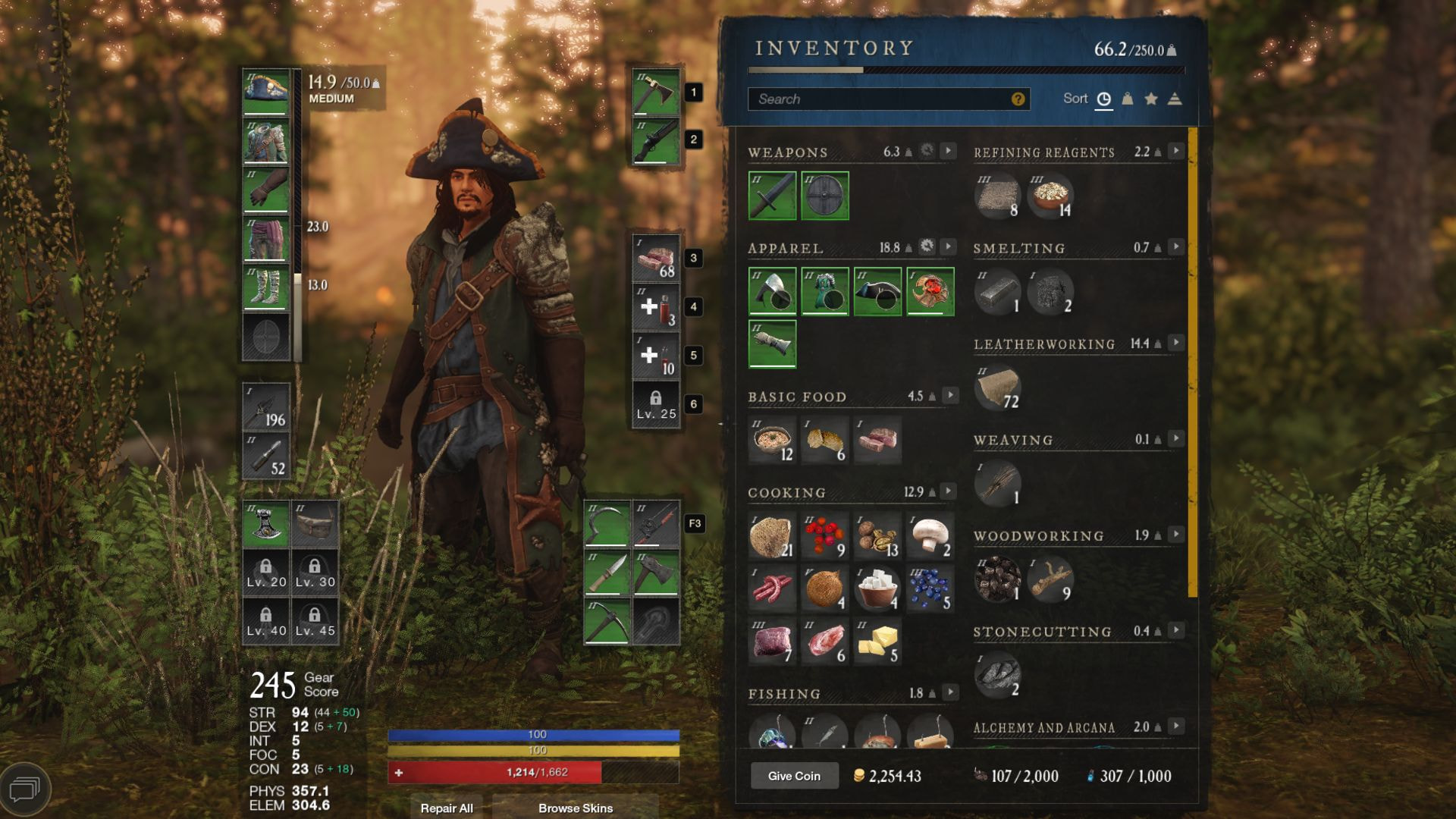Collapse the Weapons category arrow
The image size is (1456, 819).
pyautogui.click(x=949, y=152)
